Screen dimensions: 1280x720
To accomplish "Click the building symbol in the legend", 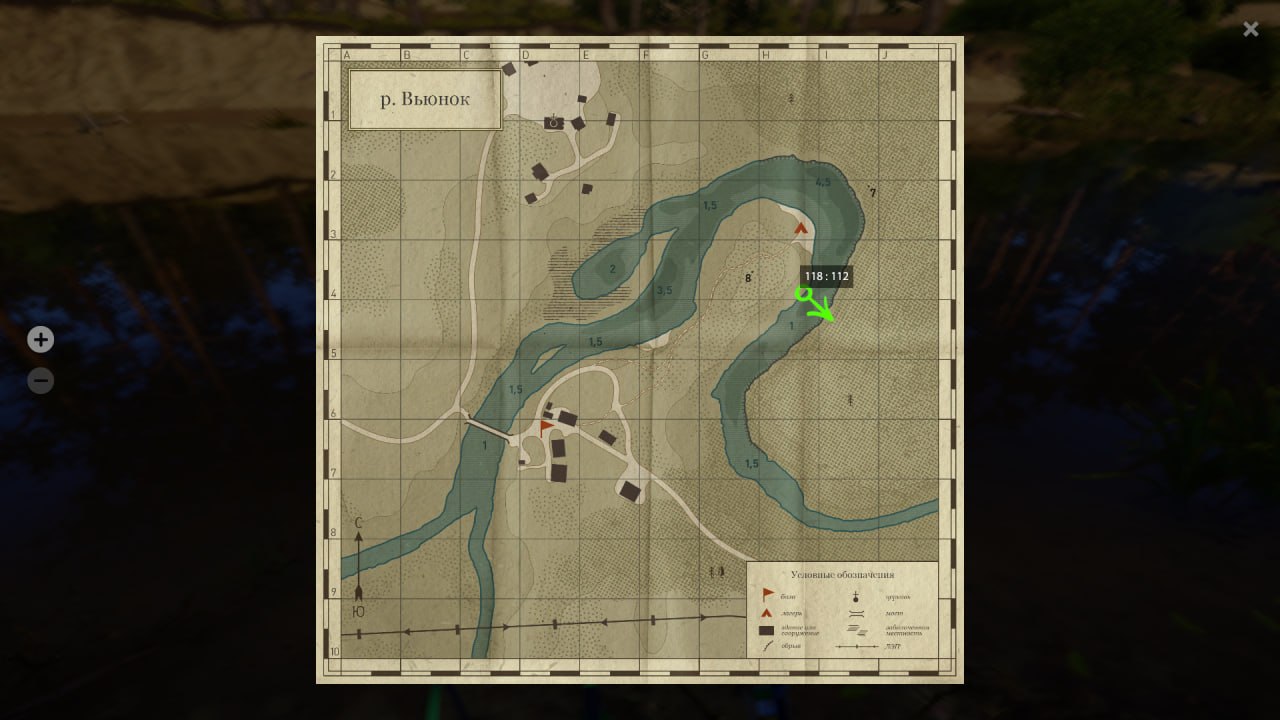I will pyautogui.click(x=765, y=630).
